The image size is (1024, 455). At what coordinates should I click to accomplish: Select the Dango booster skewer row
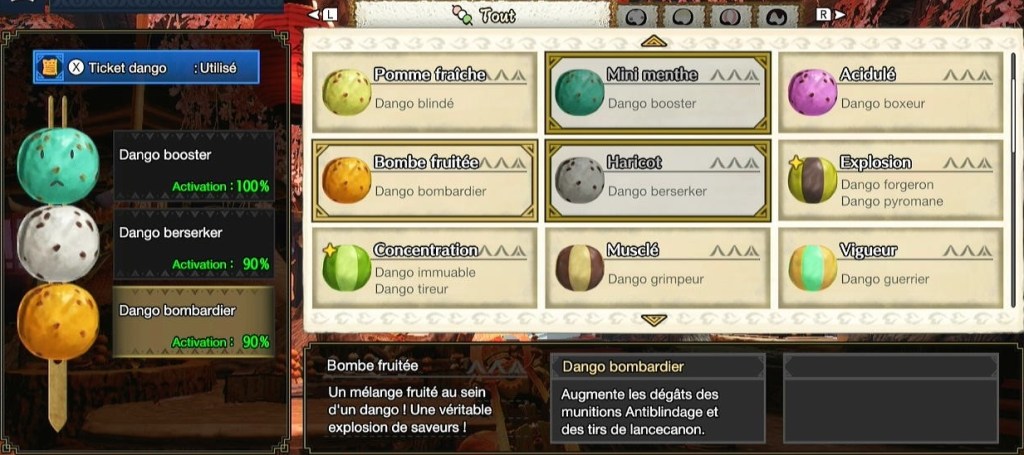click(194, 168)
